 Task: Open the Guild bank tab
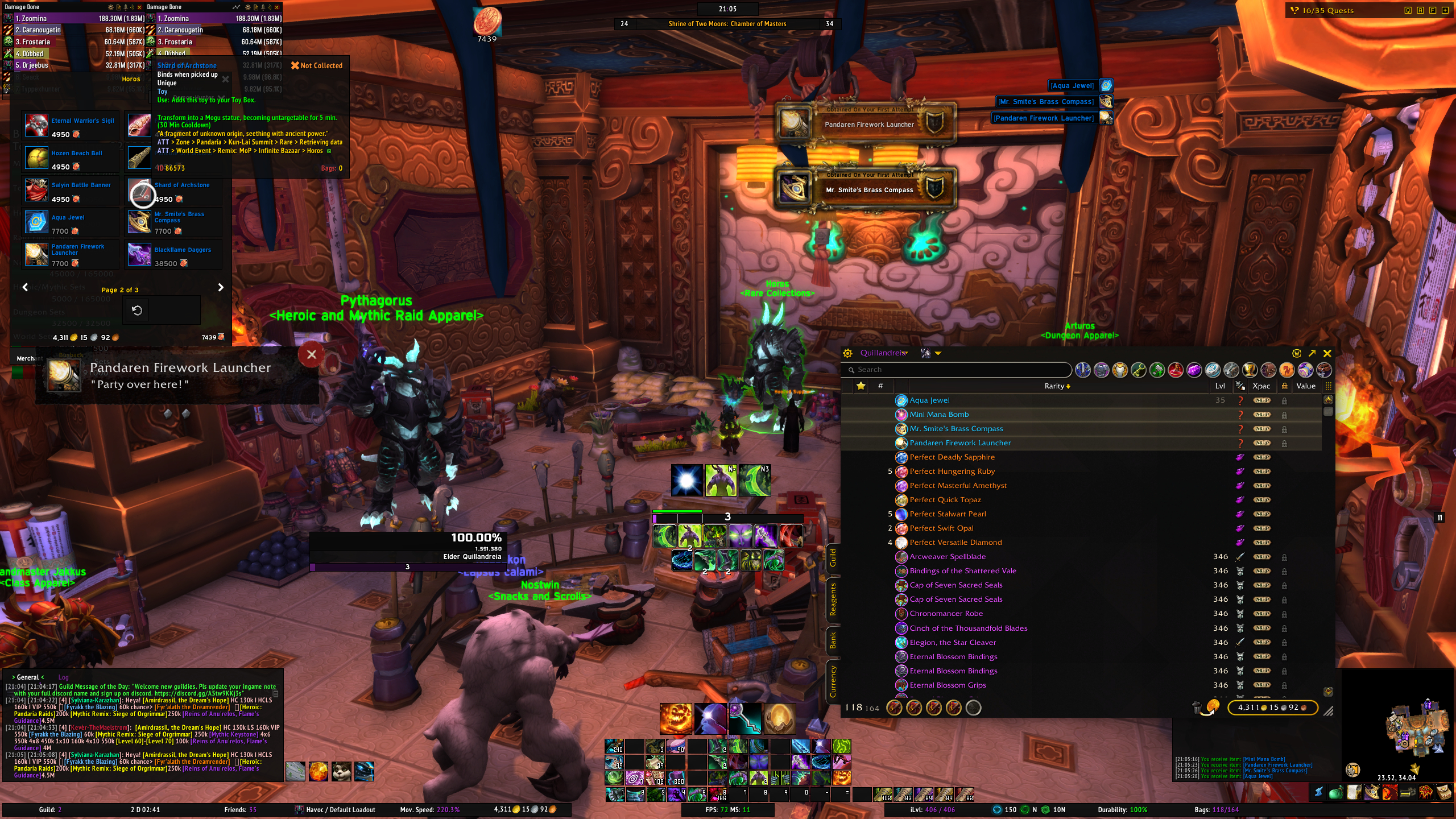833,557
